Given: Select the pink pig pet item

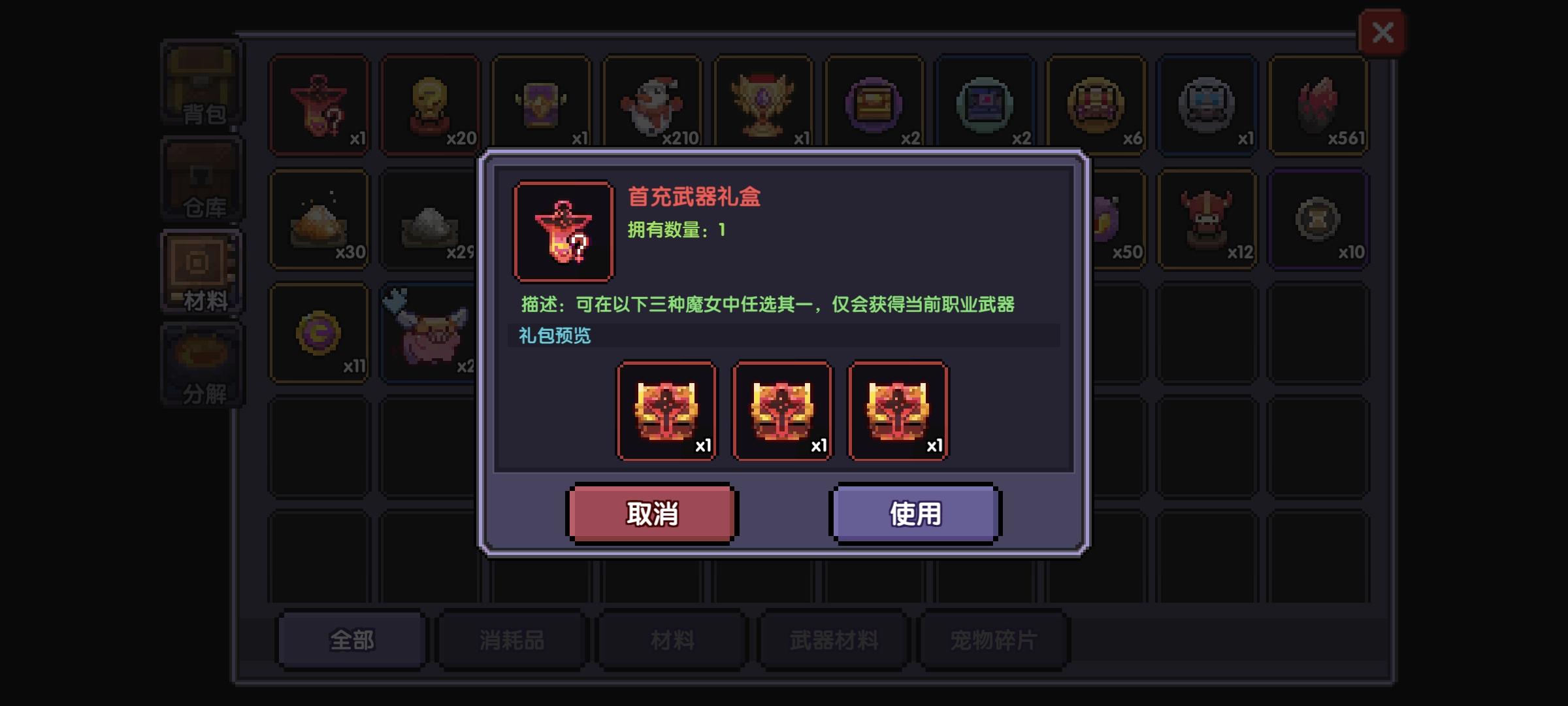Looking at the screenshot, I should 430,333.
